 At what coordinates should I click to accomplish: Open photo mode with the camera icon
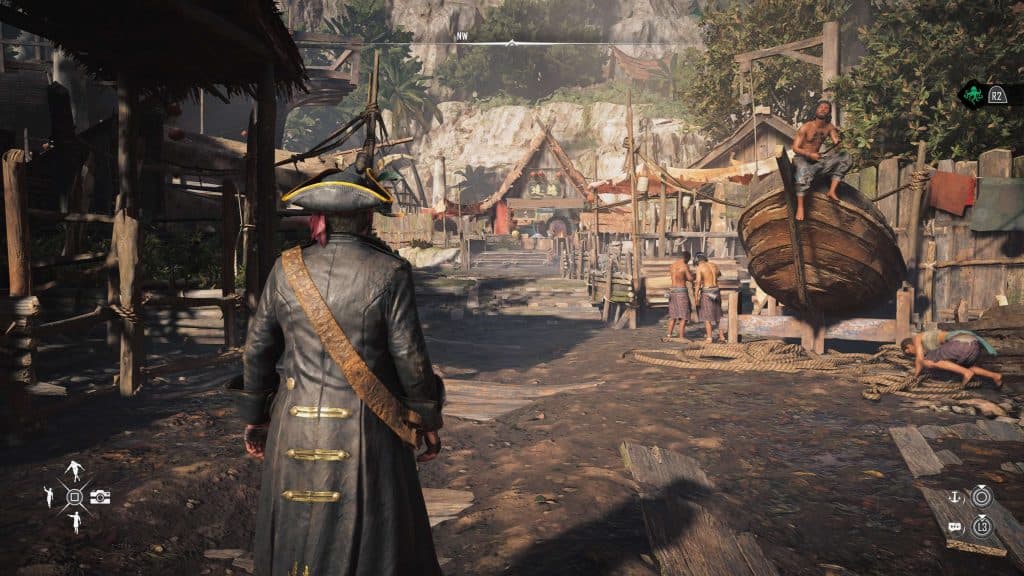[100, 497]
